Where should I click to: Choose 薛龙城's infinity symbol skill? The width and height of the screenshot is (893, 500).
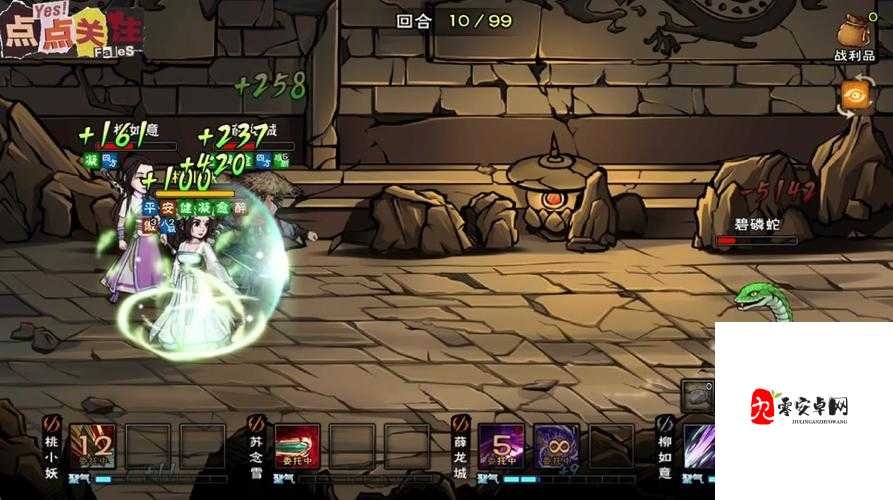click(556, 447)
